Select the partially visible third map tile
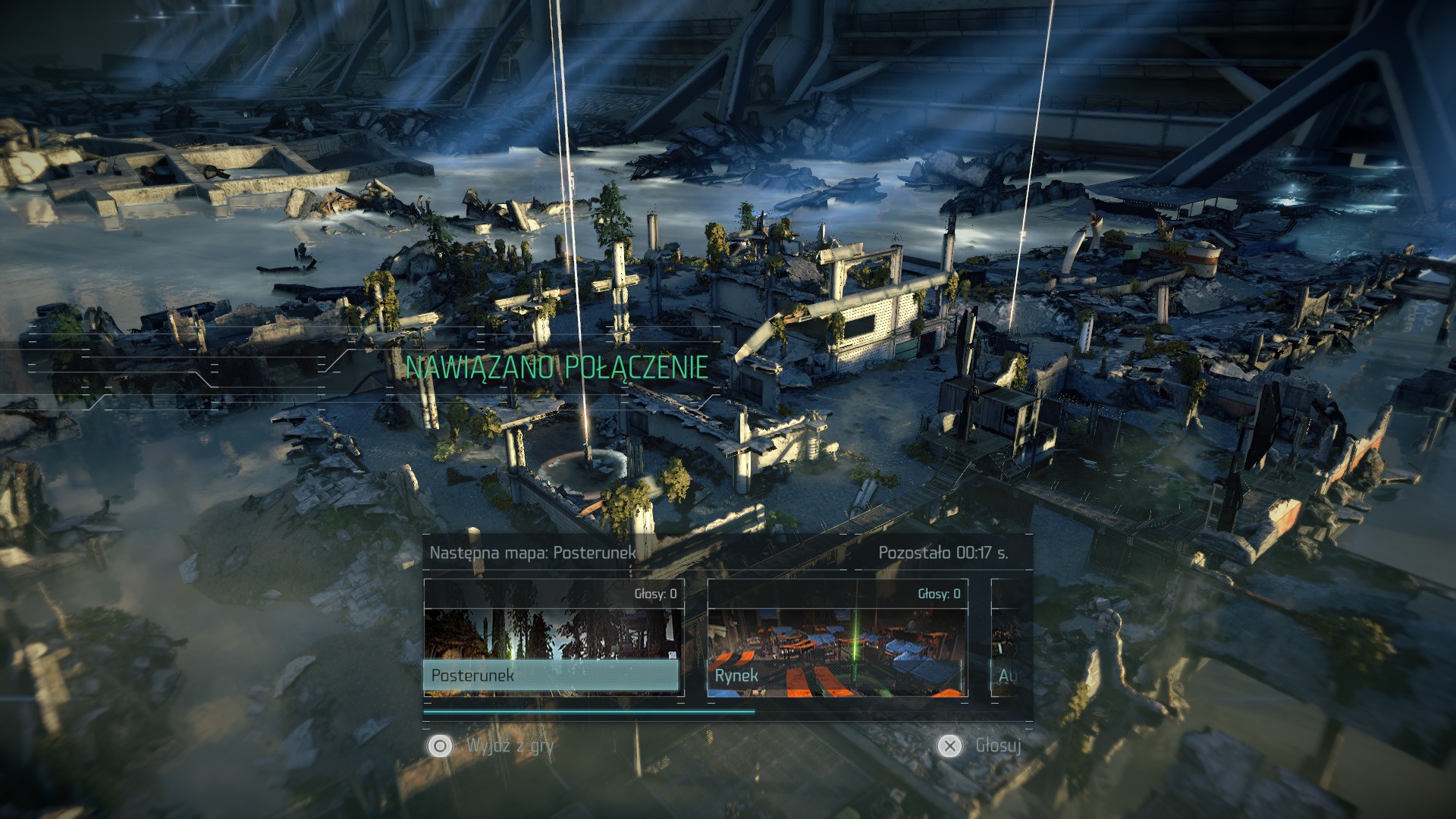This screenshot has width=1456, height=819. 1007,639
